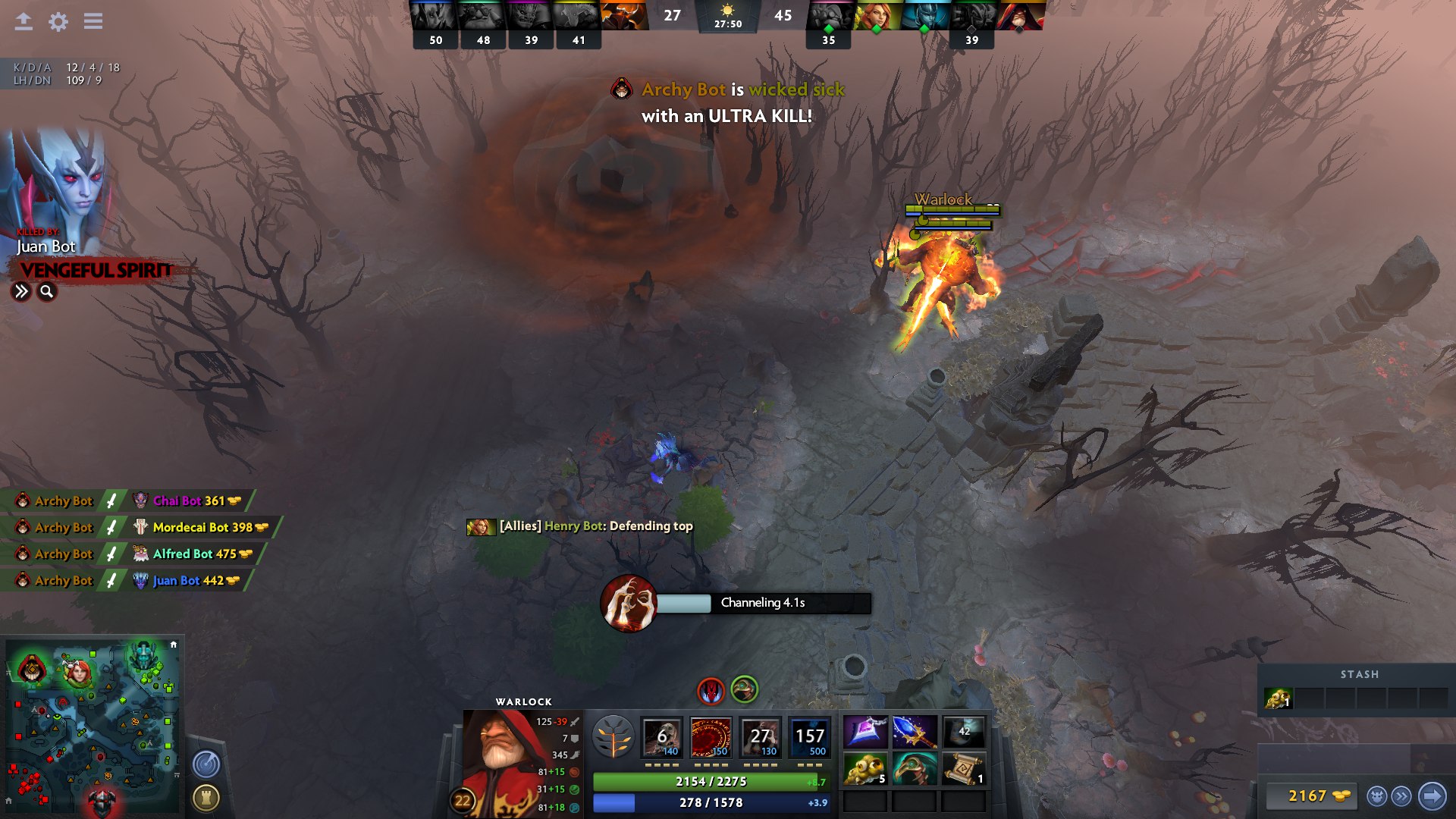Click the courier deliver arrow button

click(x=1432, y=796)
